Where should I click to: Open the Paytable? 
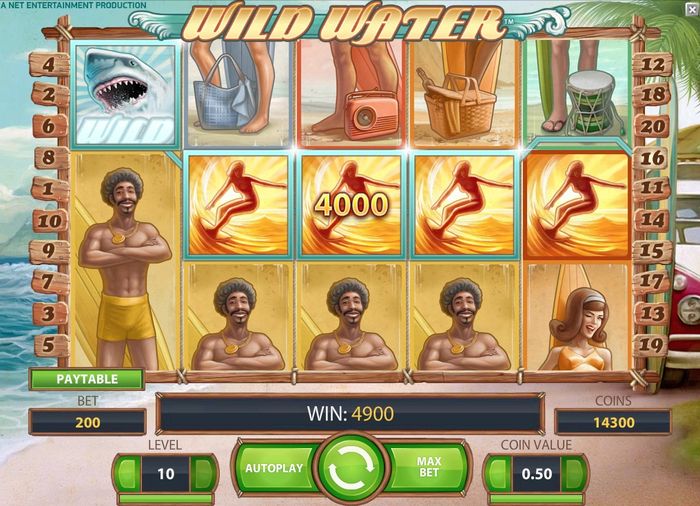click(86, 380)
